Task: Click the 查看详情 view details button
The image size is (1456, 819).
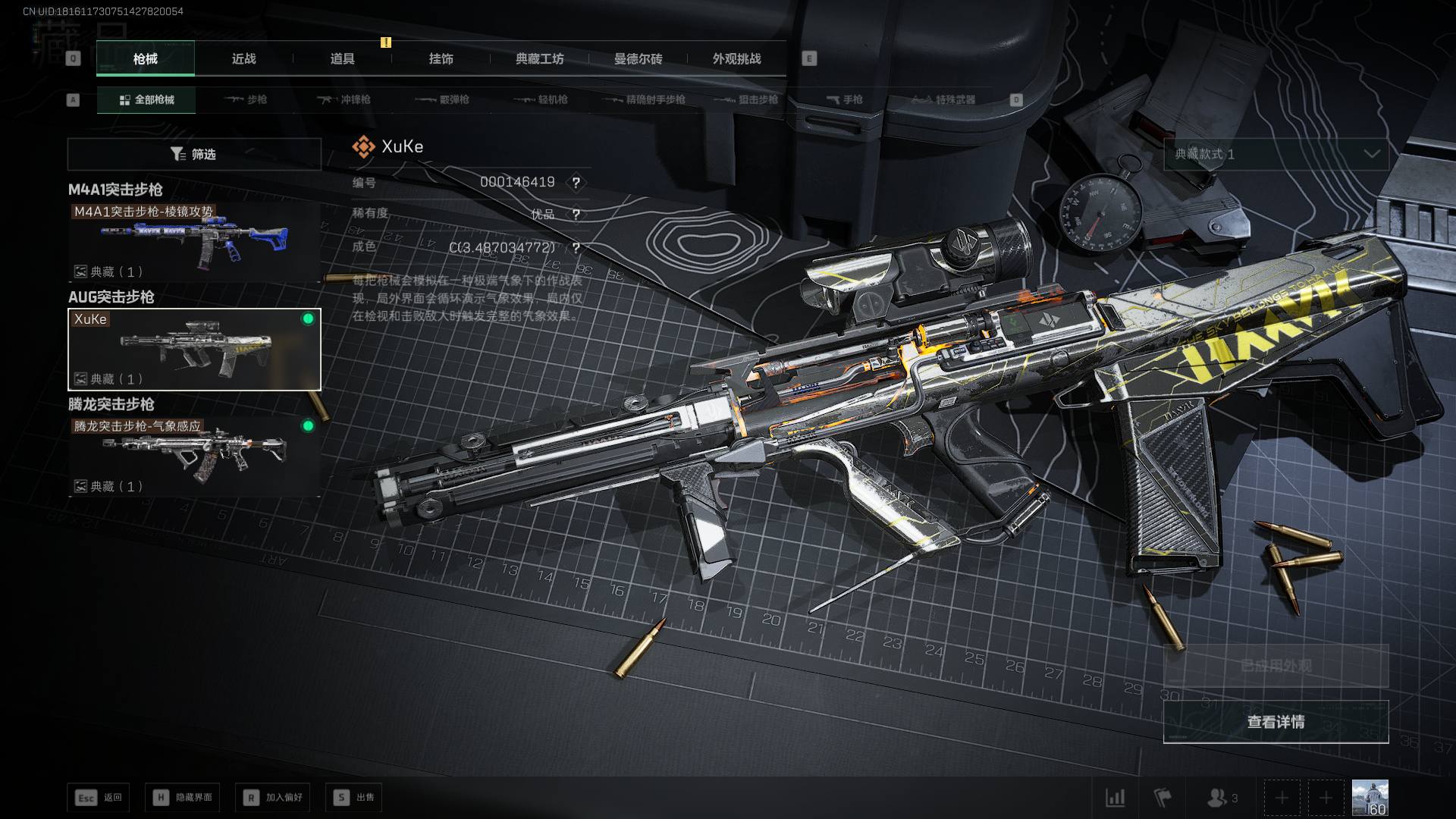Action: (x=1276, y=722)
